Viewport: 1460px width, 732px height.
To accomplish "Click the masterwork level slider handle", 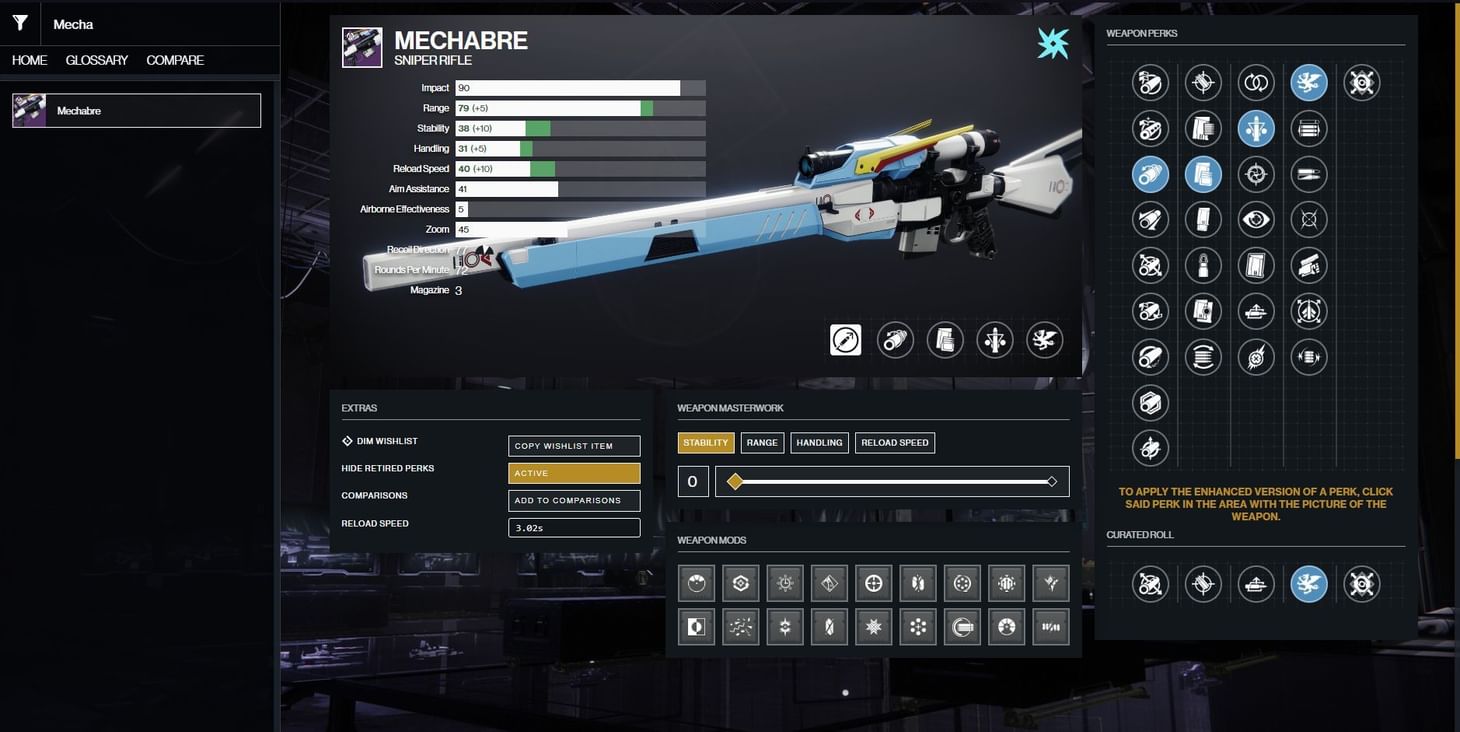I will pyautogui.click(x=734, y=480).
